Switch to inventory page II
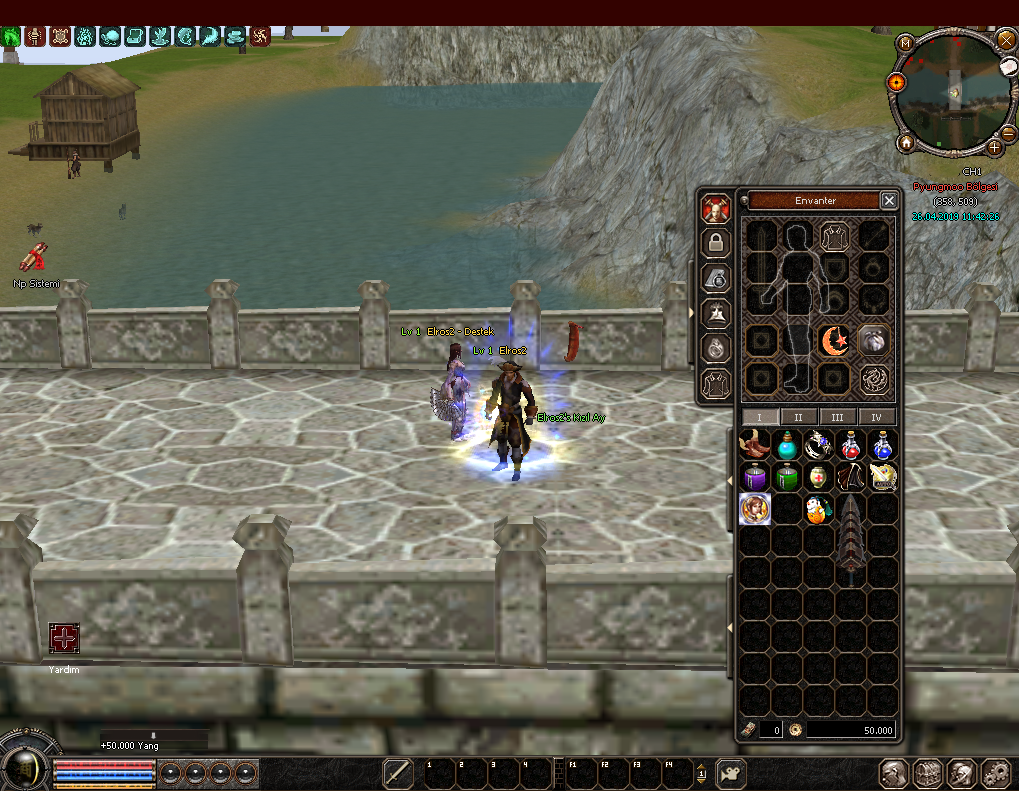Viewport: 1019px width, 791px height. (798, 417)
